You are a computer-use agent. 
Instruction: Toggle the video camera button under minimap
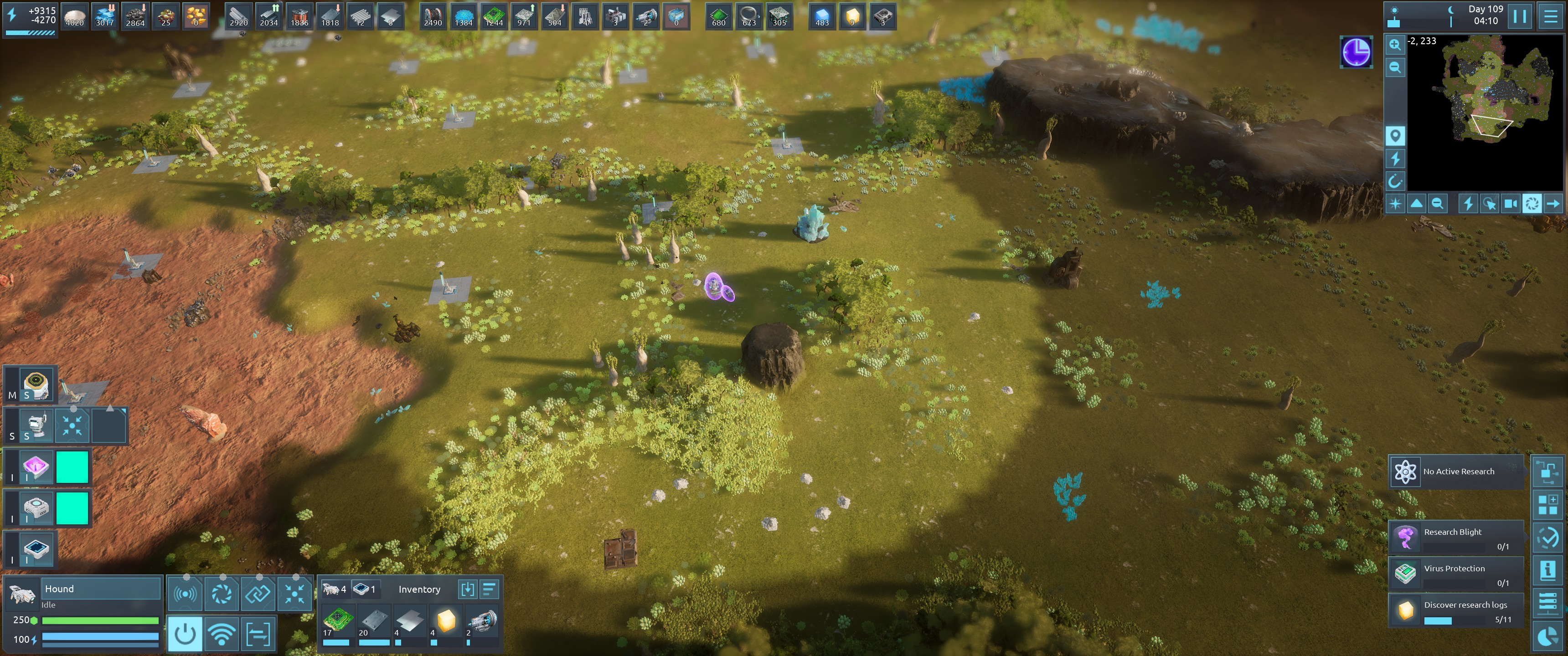pyautogui.click(x=1510, y=204)
